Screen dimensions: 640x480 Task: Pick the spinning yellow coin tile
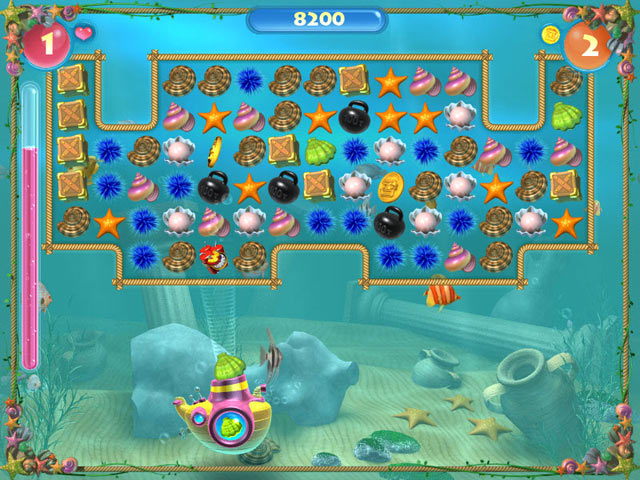coord(213,151)
